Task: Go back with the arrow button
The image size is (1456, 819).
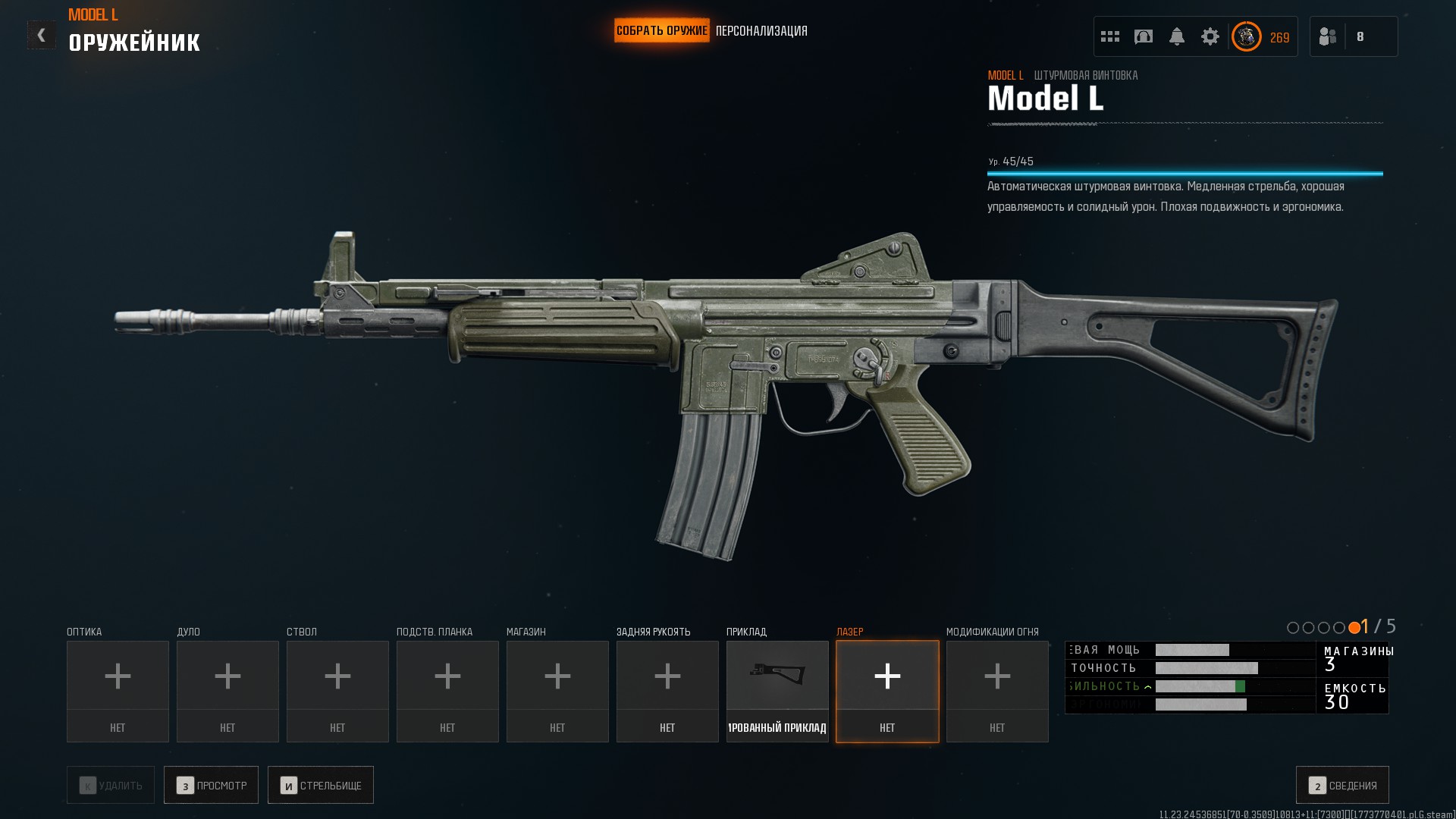Action: (x=41, y=35)
